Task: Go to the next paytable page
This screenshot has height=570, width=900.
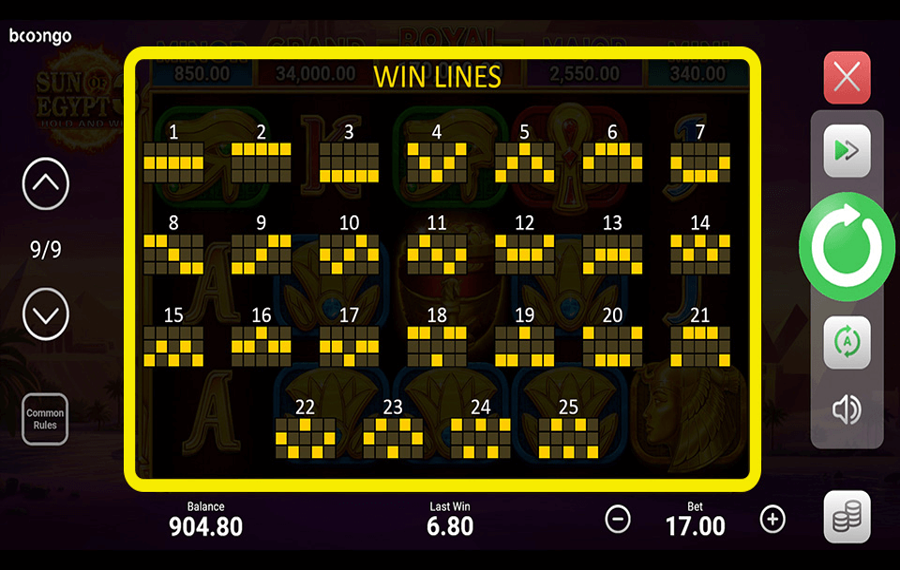Action: coord(45,315)
